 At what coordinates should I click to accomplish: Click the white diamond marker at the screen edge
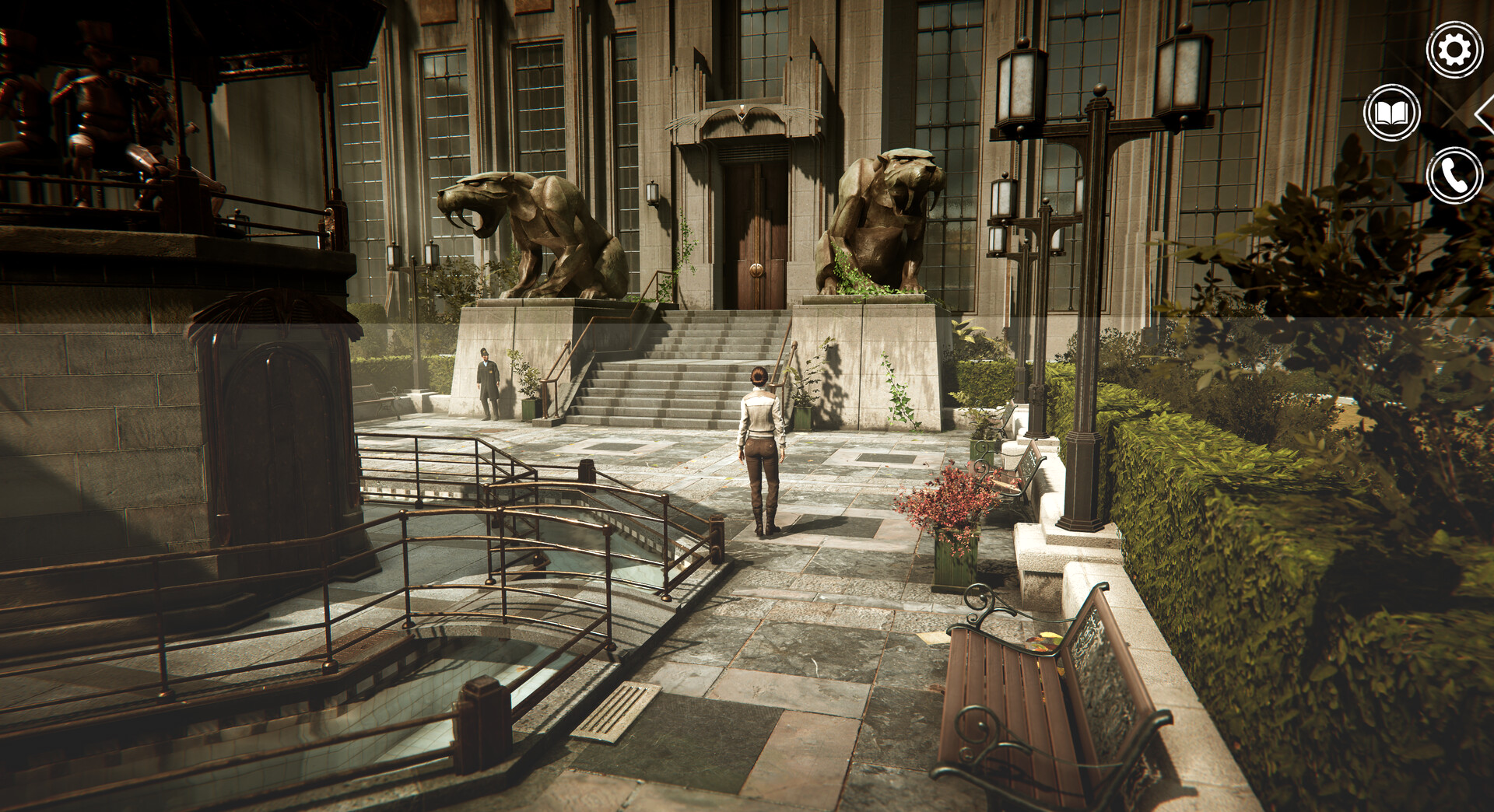click(x=1485, y=115)
